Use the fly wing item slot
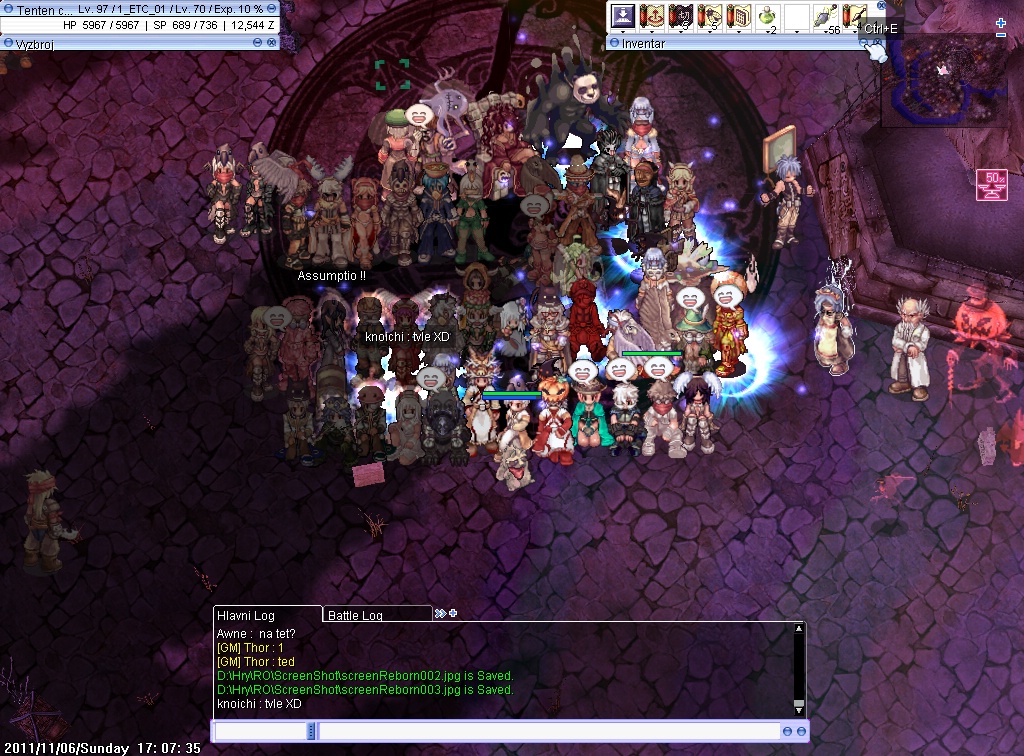The image size is (1024, 756). 826,17
